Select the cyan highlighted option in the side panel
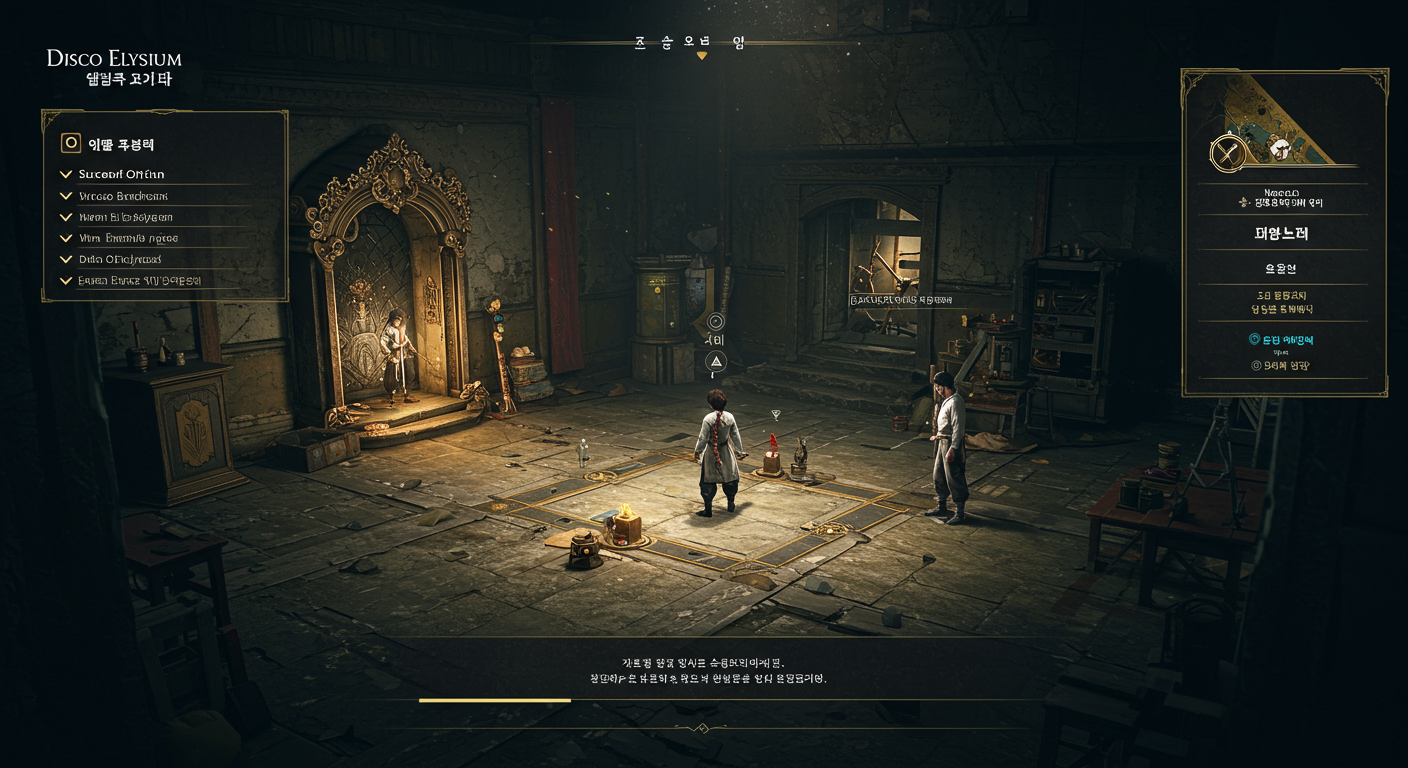Image resolution: width=1408 pixels, height=768 pixels. (x=1284, y=340)
